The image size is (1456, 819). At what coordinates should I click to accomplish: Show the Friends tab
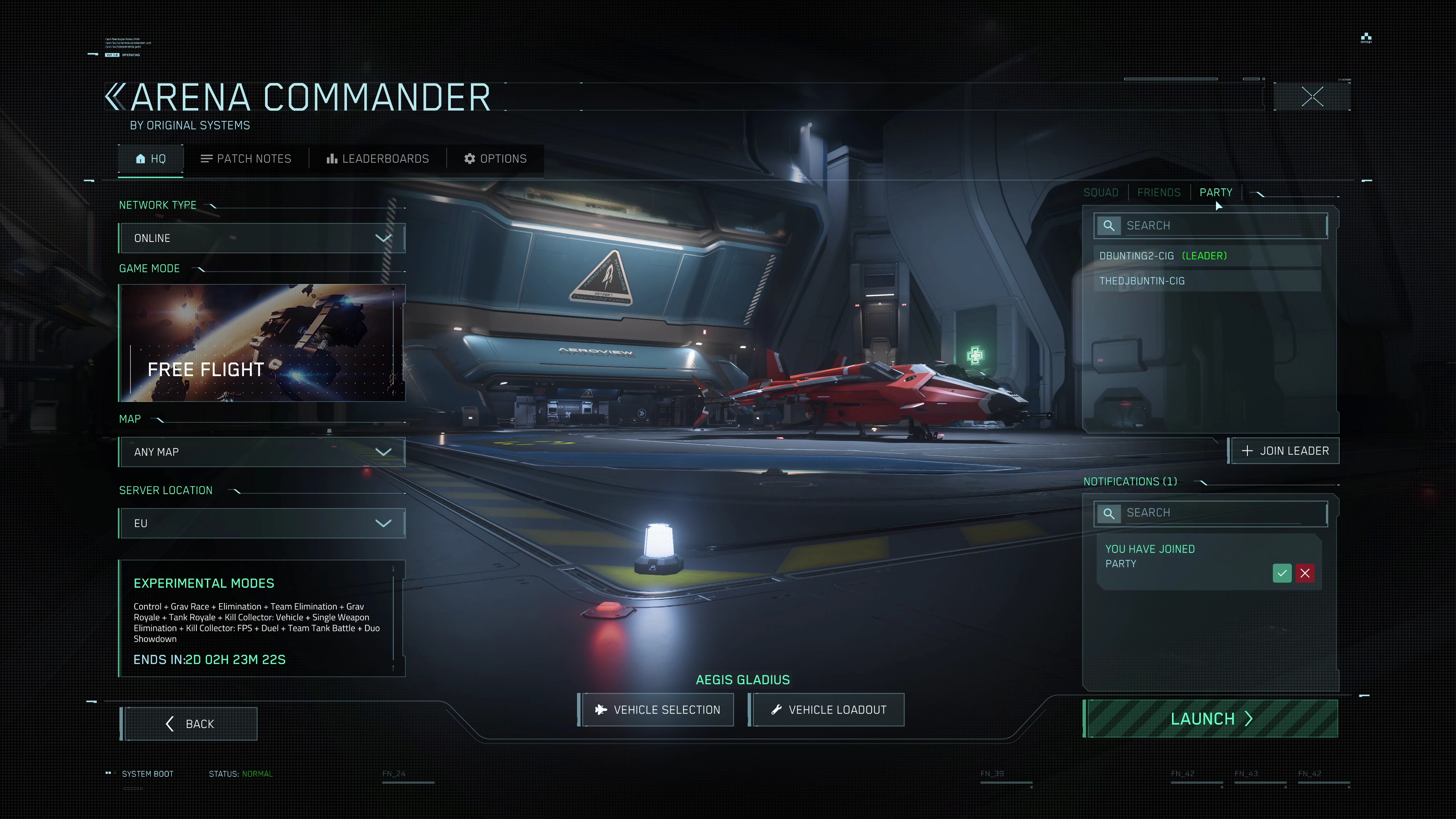pos(1159,193)
